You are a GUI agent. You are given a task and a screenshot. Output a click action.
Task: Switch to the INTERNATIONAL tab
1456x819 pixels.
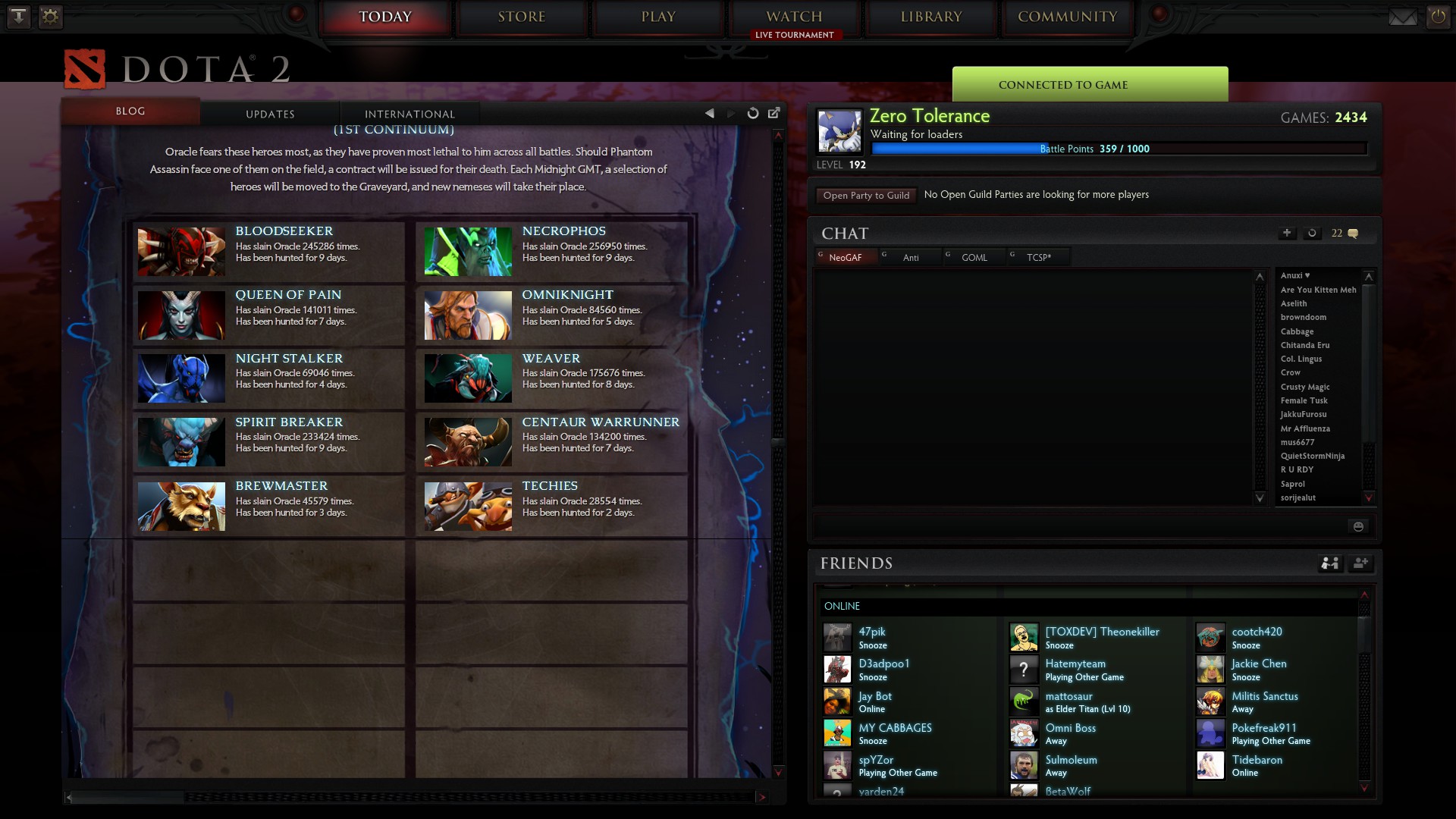click(409, 114)
